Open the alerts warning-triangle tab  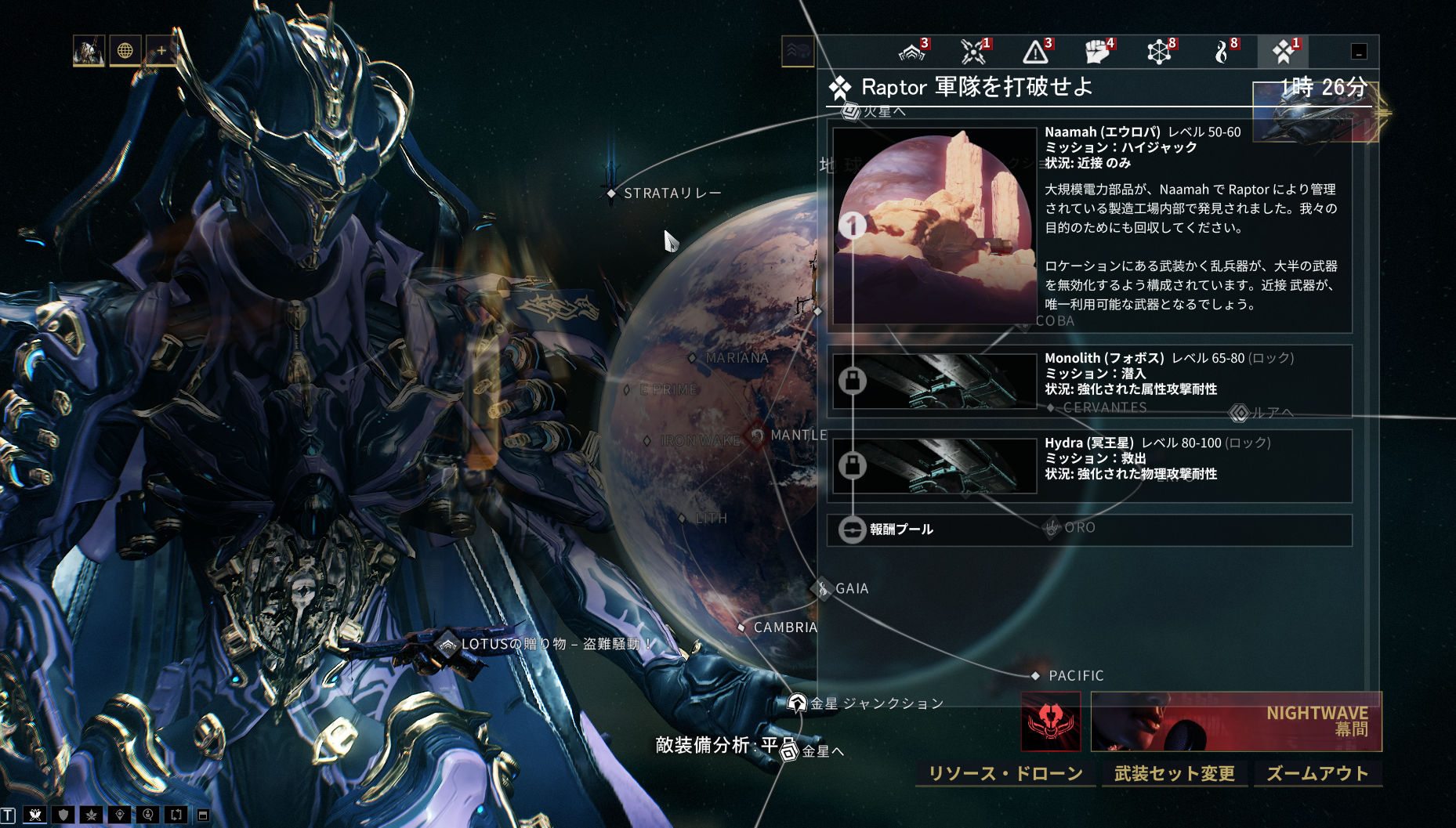[1036, 52]
